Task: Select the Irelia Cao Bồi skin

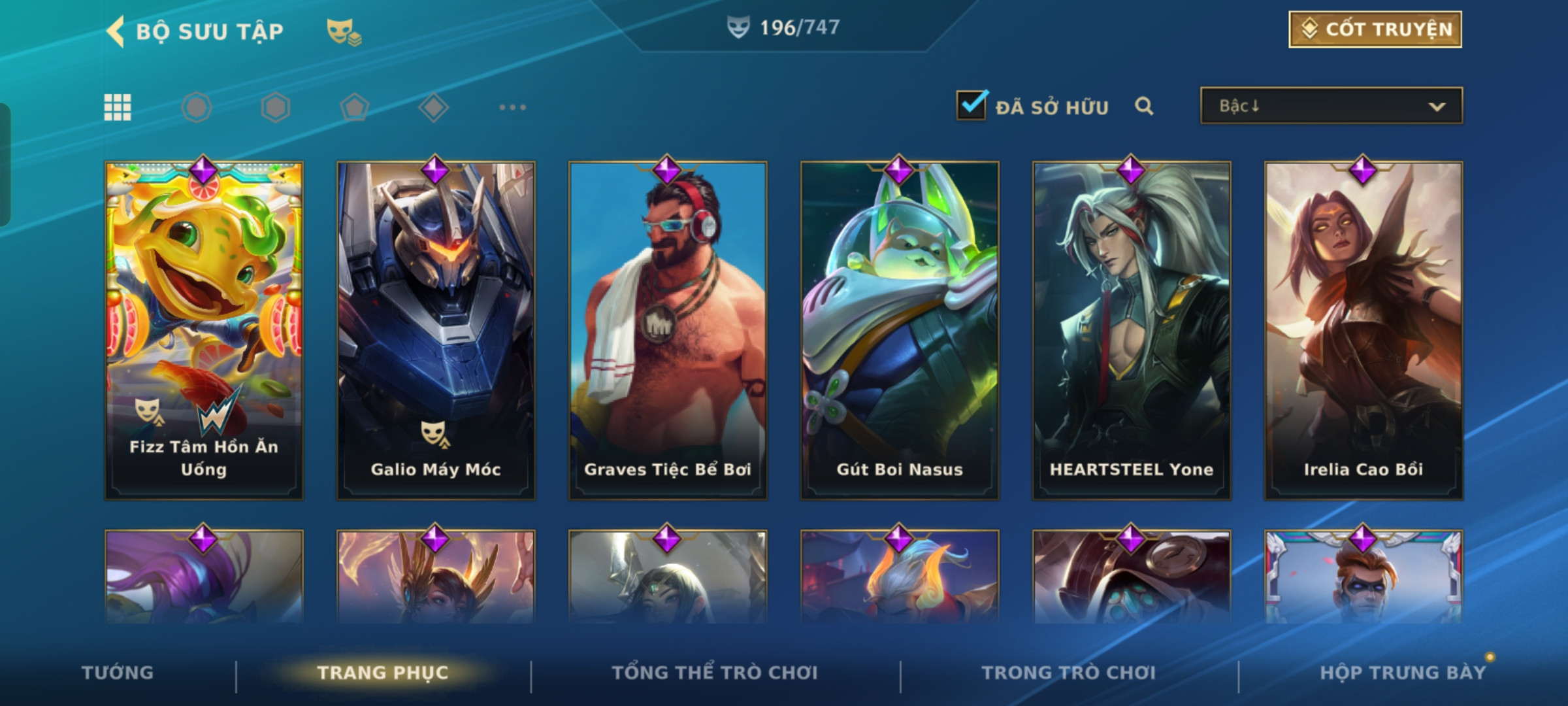Action: click(x=1364, y=330)
